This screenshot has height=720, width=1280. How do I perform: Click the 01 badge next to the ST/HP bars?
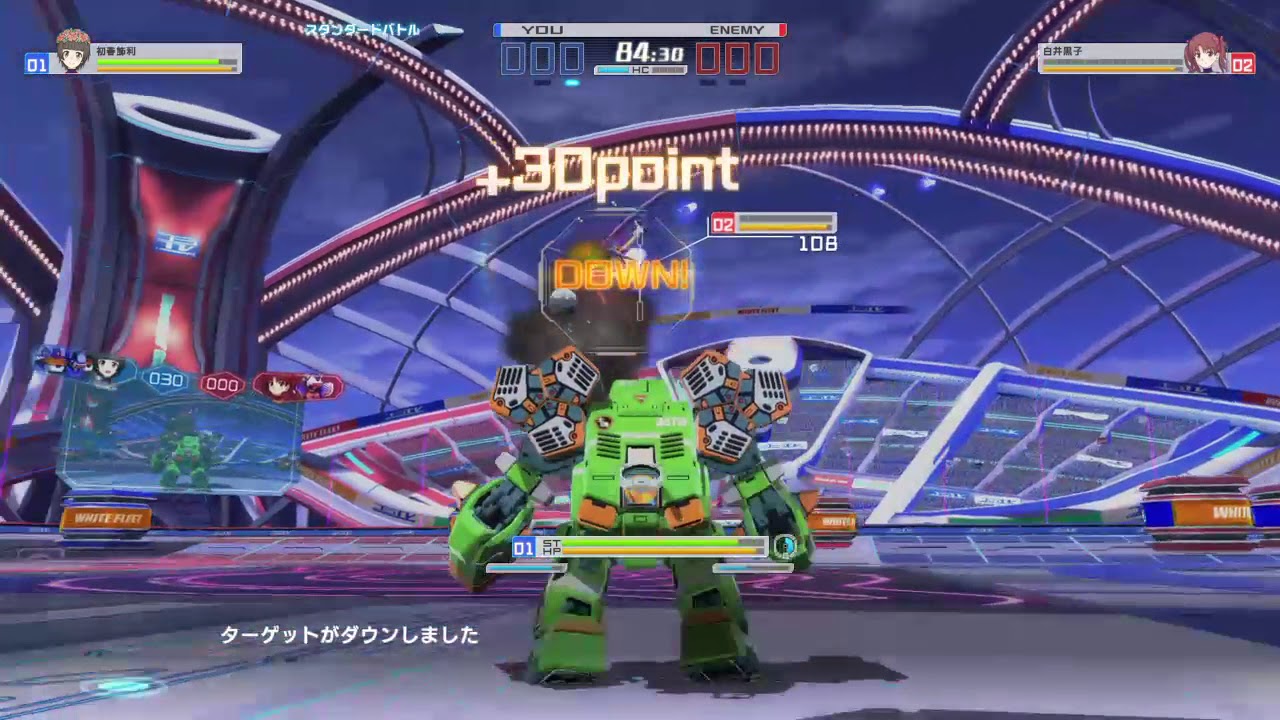click(523, 547)
